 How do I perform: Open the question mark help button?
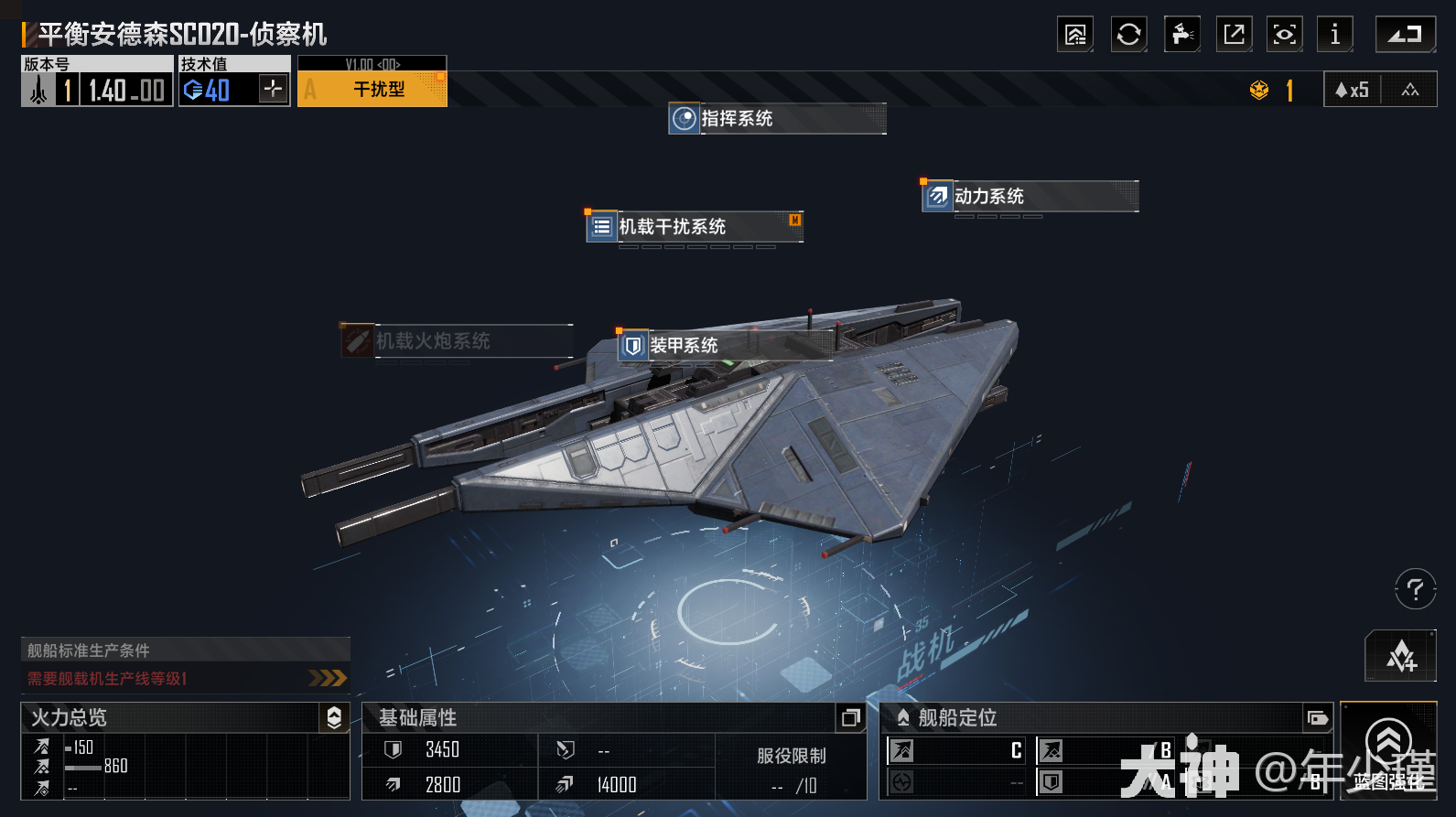point(1415,588)
